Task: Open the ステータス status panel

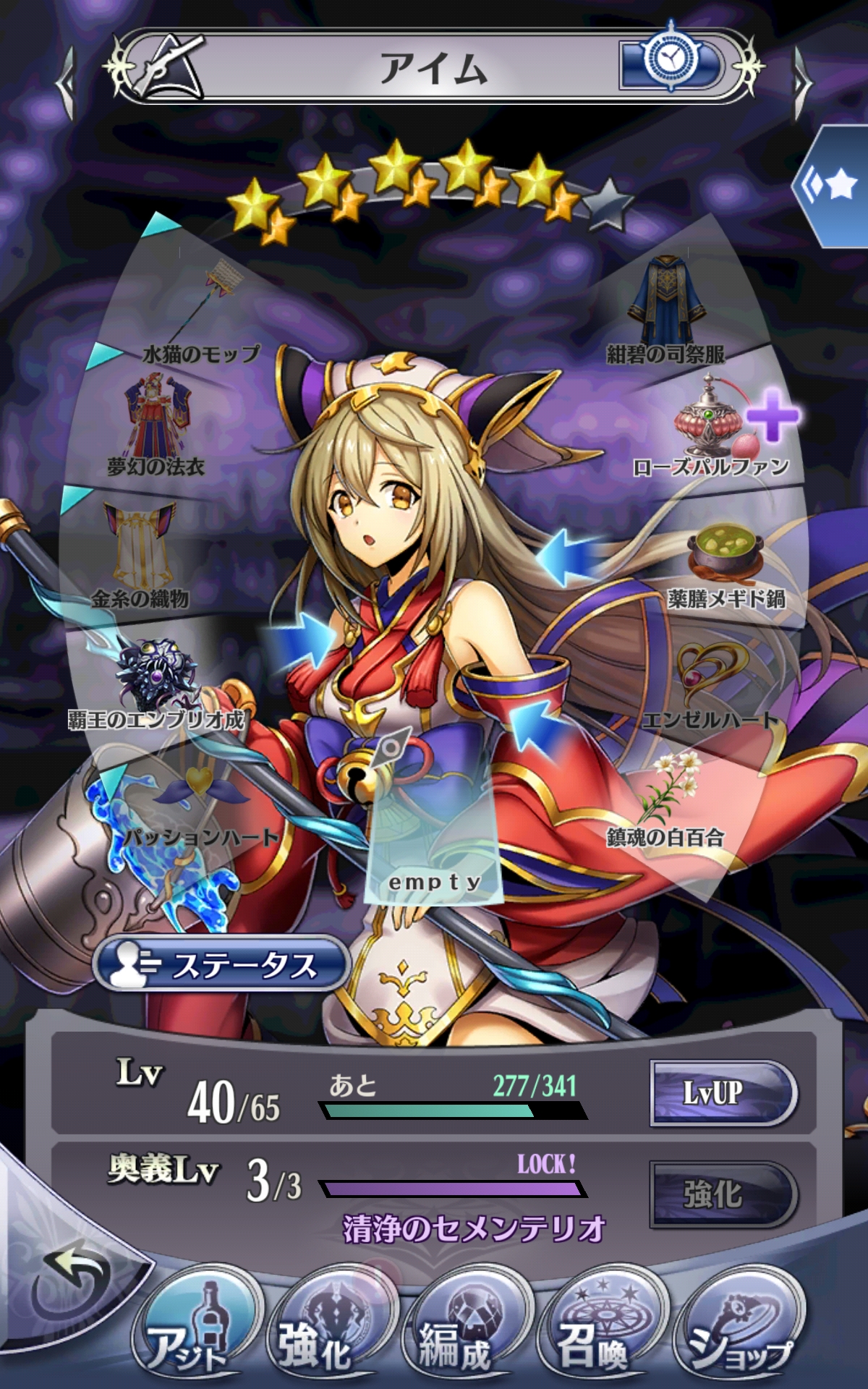Action: pos(221,964)
